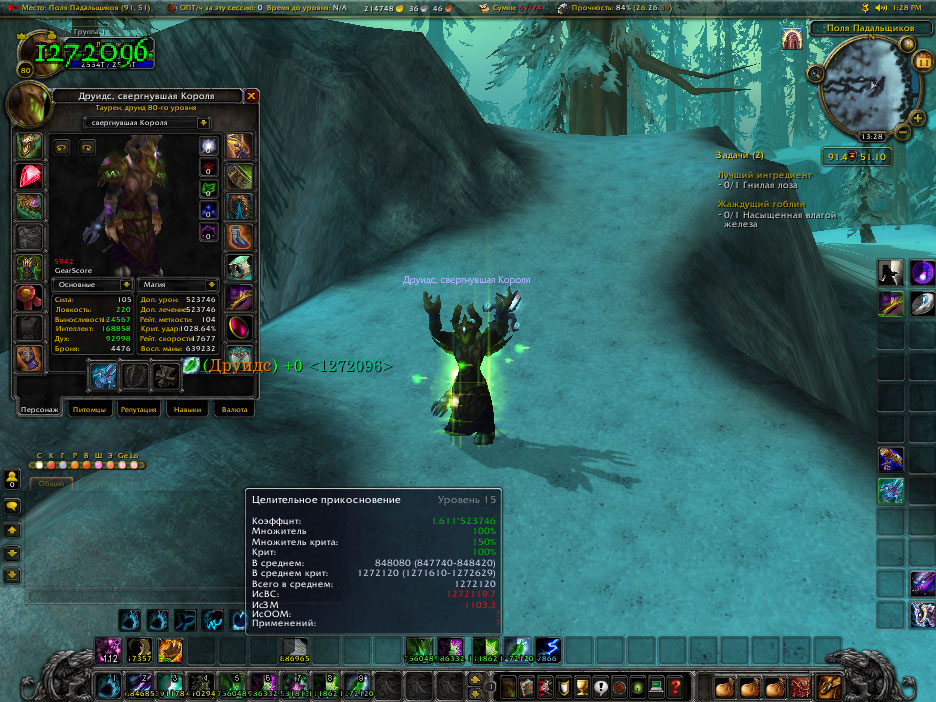Open the calendar button by the minimap
This screenshot has height=702, width=936.
point(922,60)
